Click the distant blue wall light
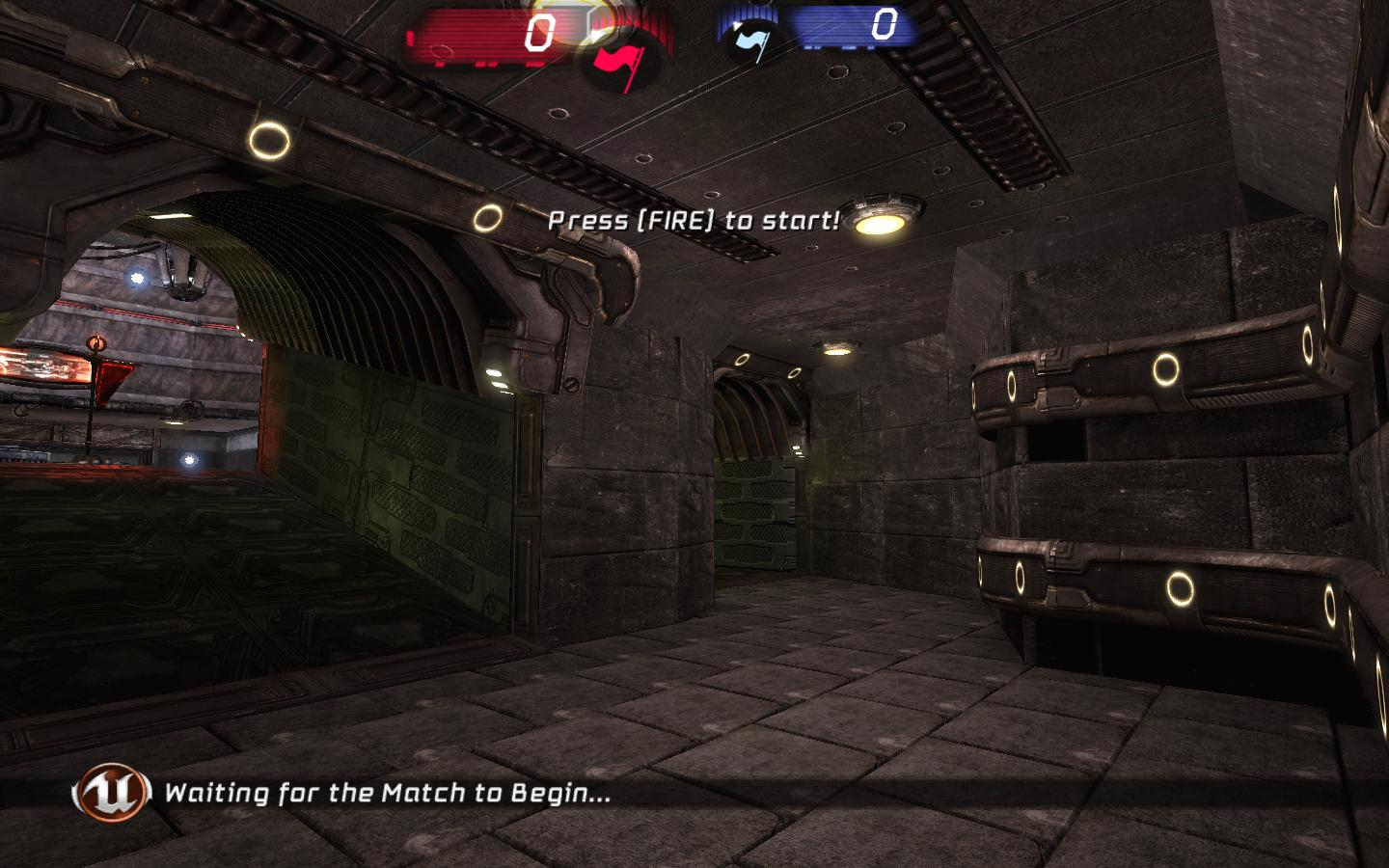This screenshot has height=868, width=1389. (135, 278)
